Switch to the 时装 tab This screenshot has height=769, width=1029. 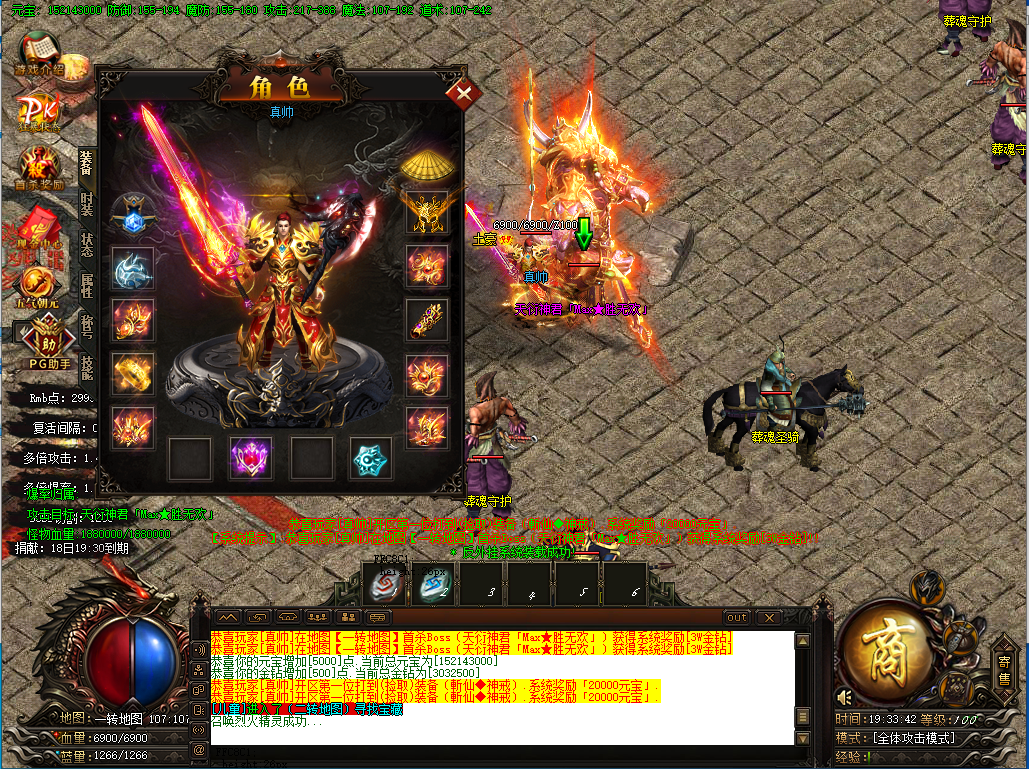coord(87,204)
